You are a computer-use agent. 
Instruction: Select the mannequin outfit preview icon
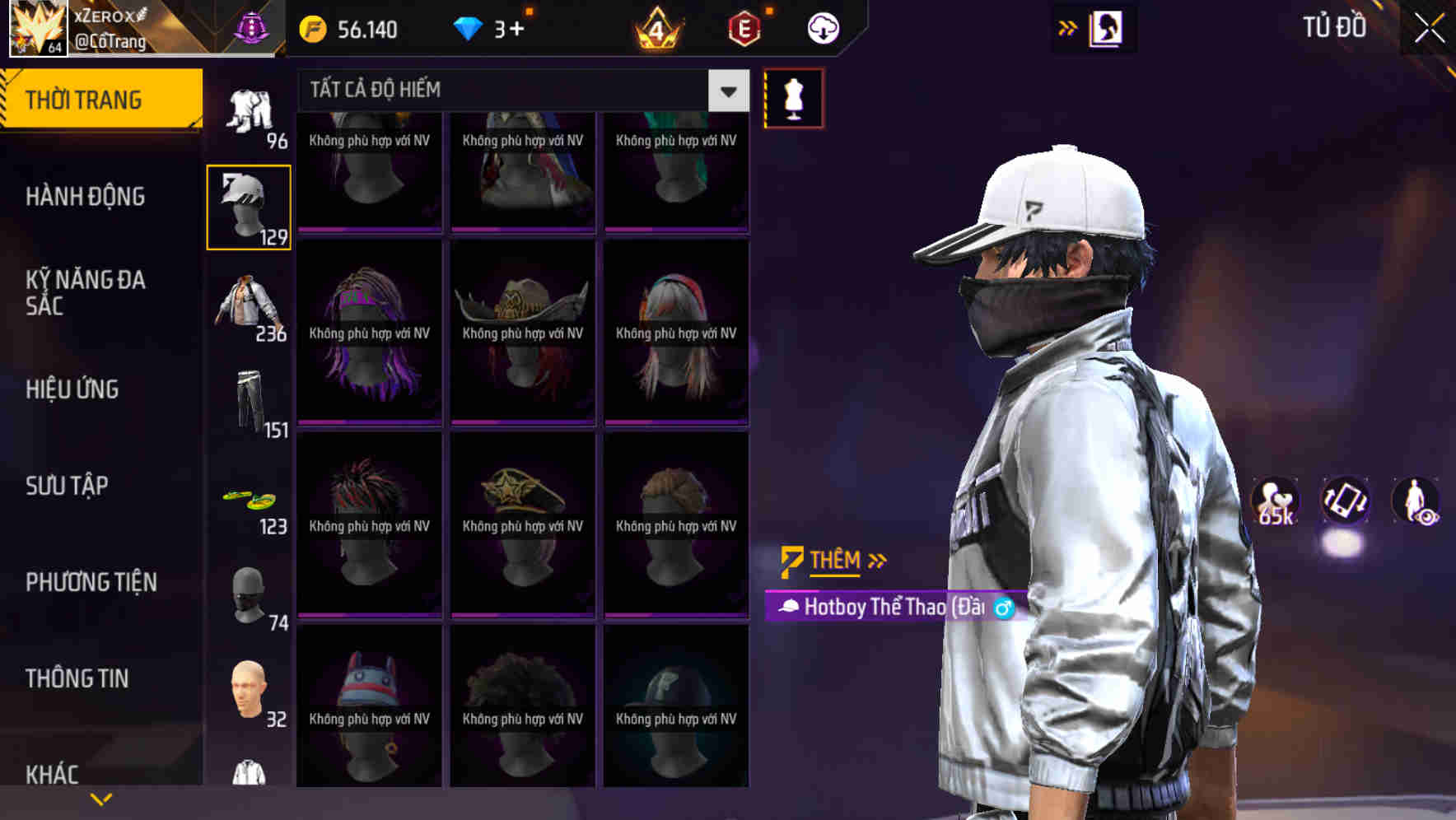(x=793, y=97)
